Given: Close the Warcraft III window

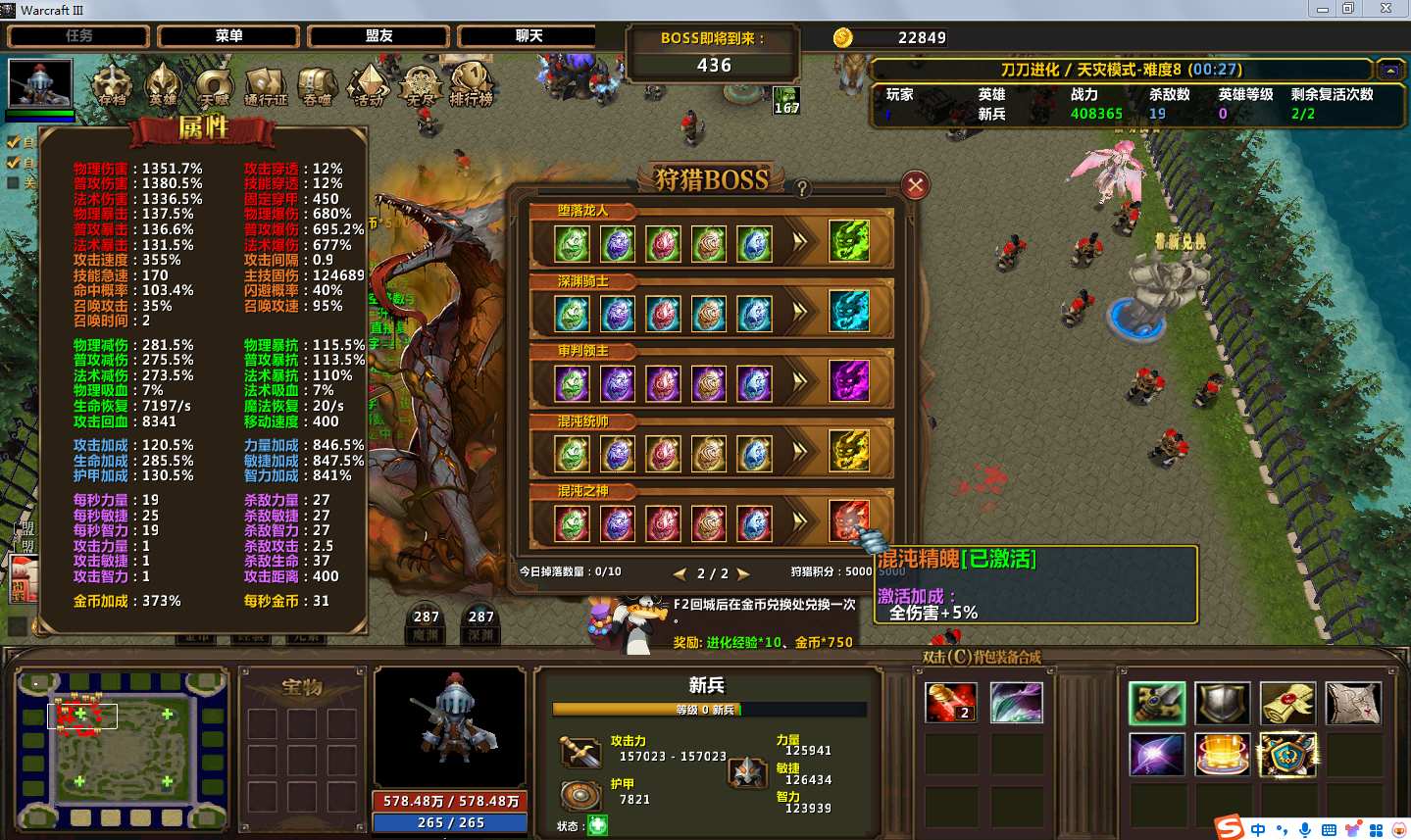Looking at the screenshot, I should 1386,9.
